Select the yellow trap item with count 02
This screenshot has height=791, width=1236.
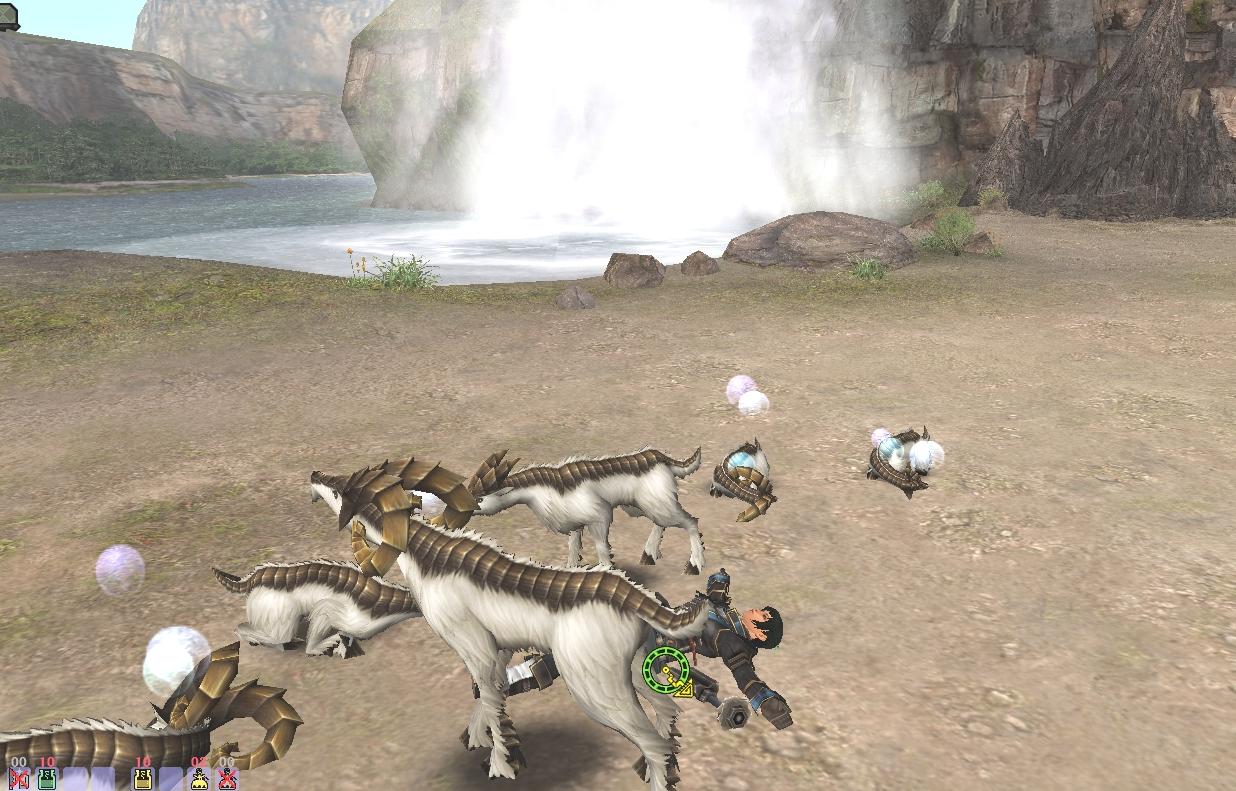pos(199,778)
